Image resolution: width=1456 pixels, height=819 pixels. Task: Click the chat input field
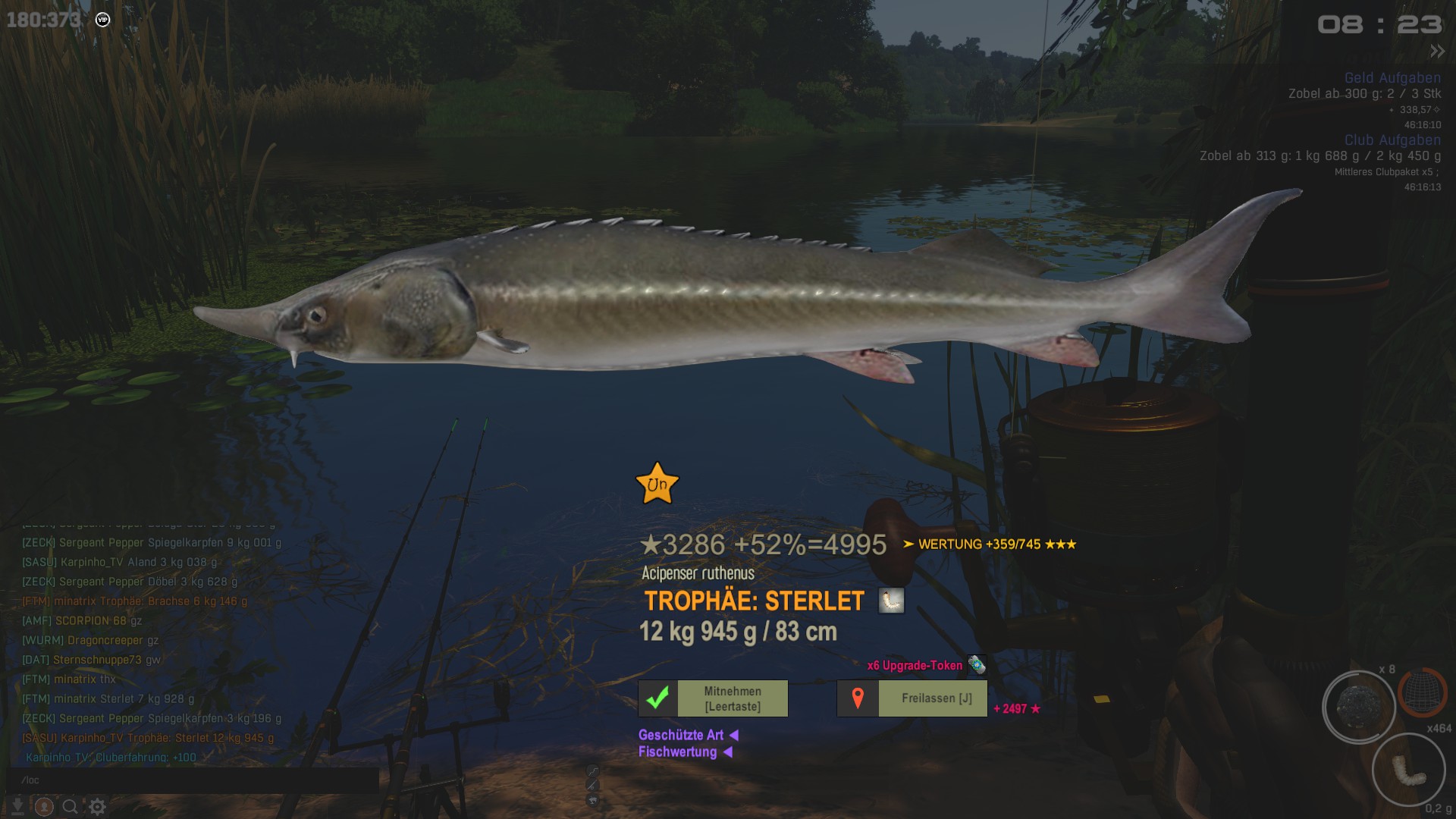click(x=197, y=780)
